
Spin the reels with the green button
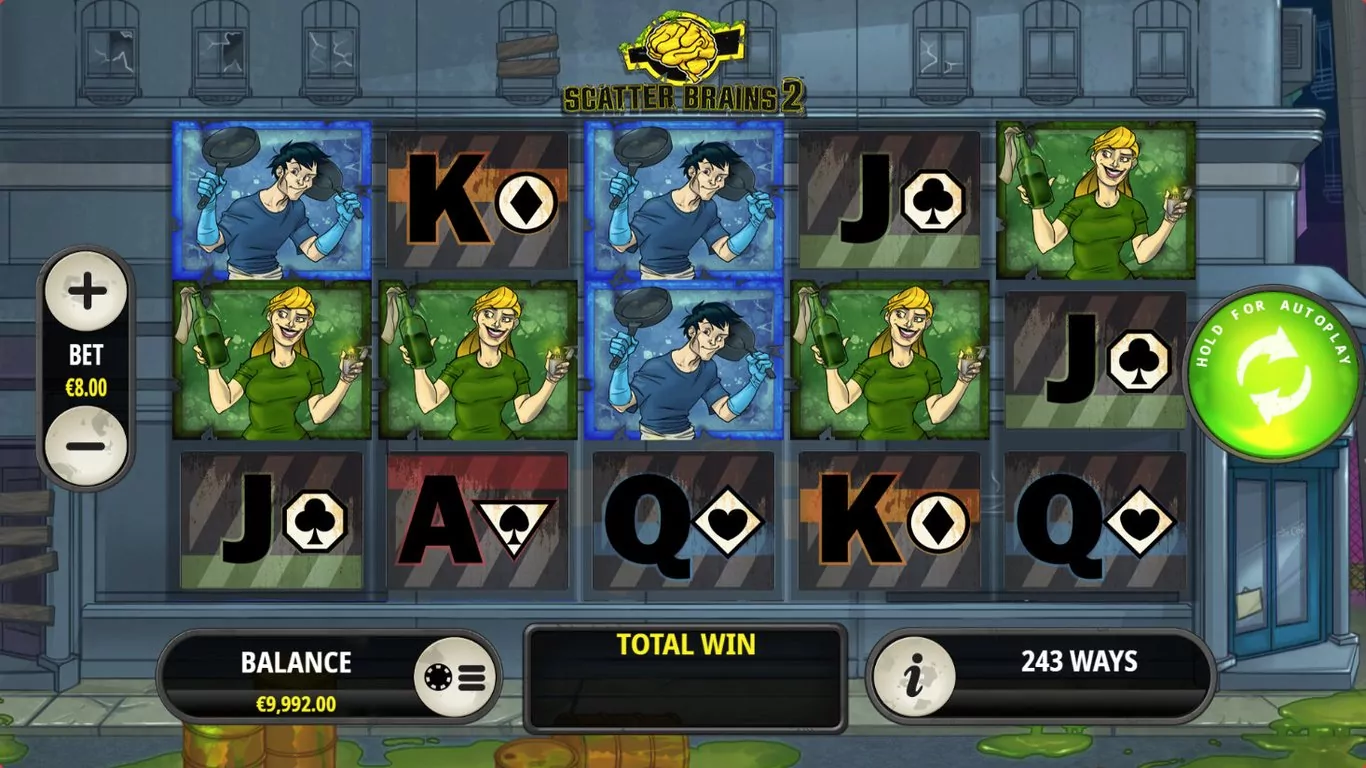pos(1273,374)
